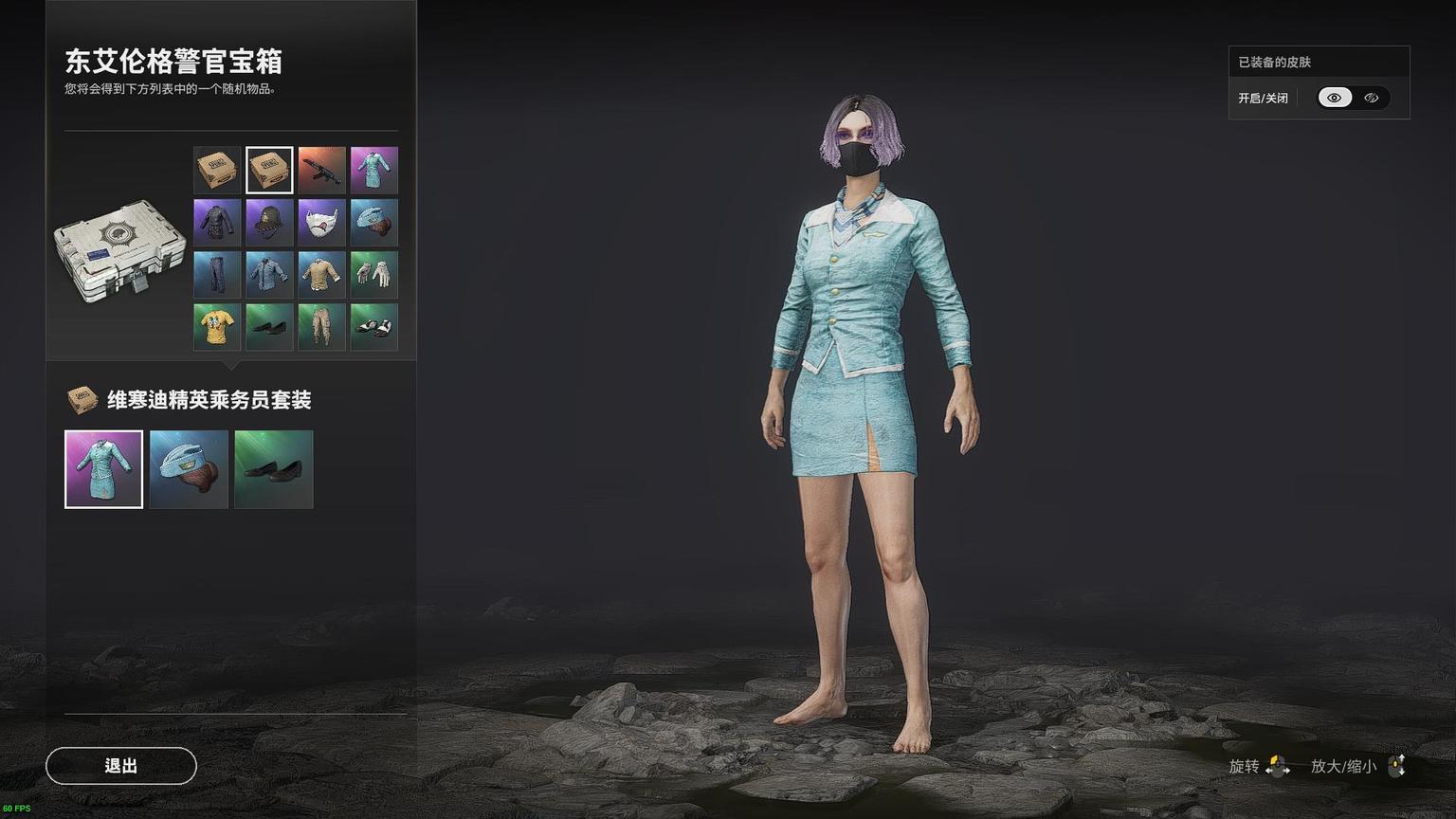Viewport: 1456px width, 819px height.
Task: Choose the dark blue pants item
Action: click(217, 275)
